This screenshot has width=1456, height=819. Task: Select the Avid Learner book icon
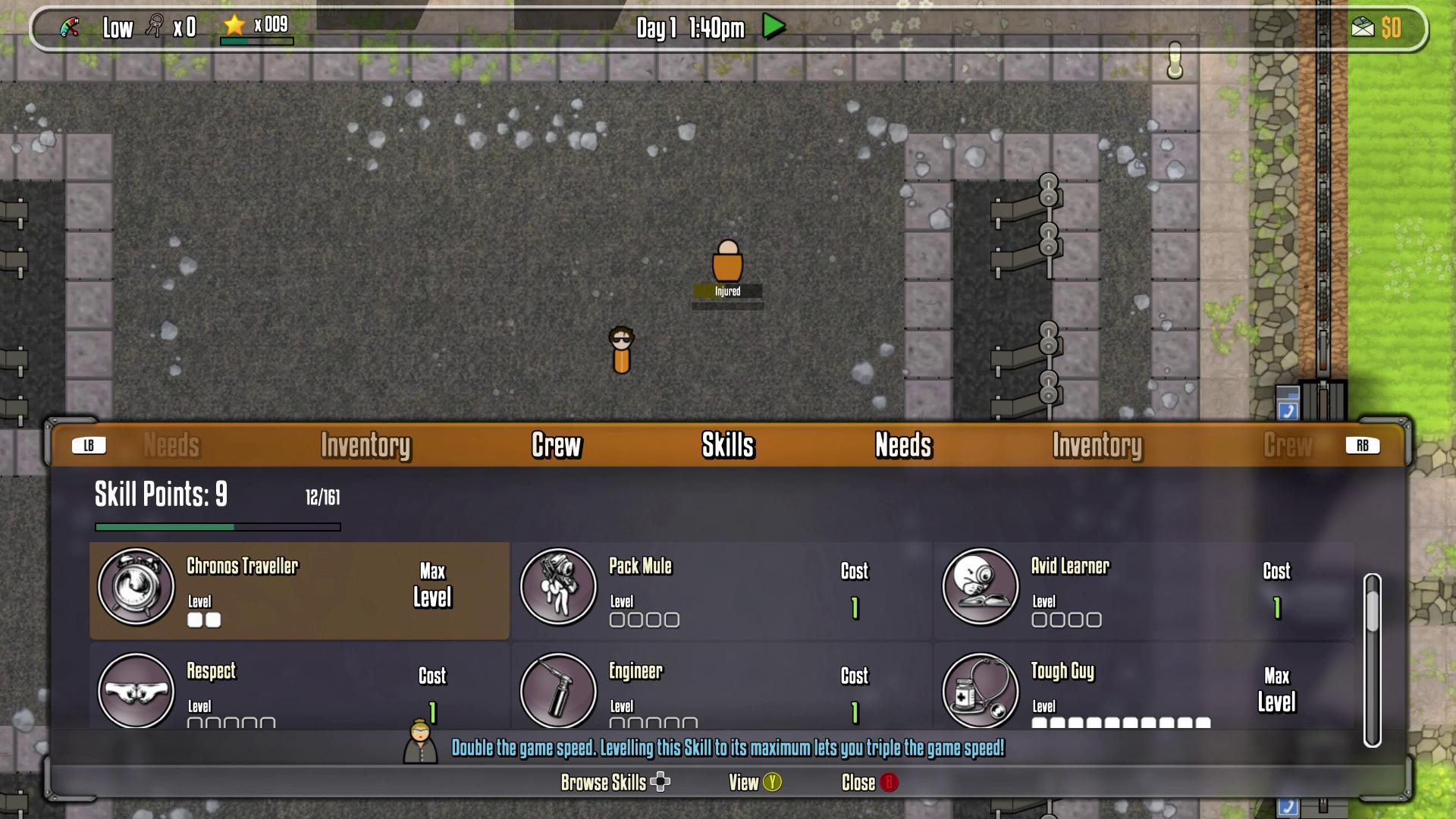(x=981, y=588)
